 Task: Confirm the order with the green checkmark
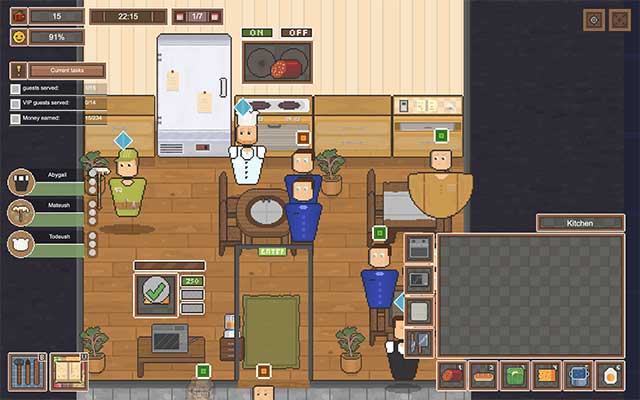(155, 294)
